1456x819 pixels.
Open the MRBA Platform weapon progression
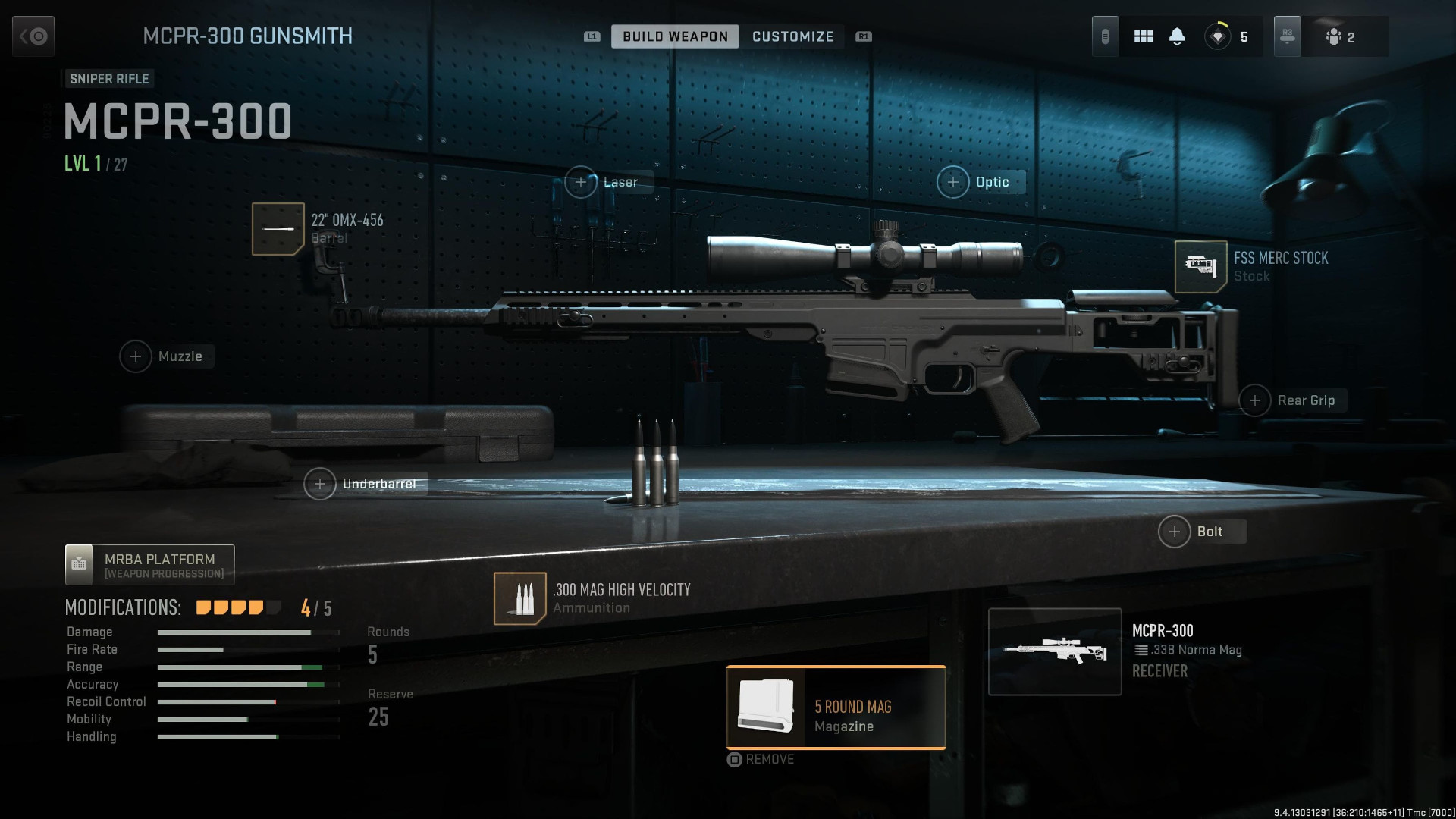pos(149,564)
